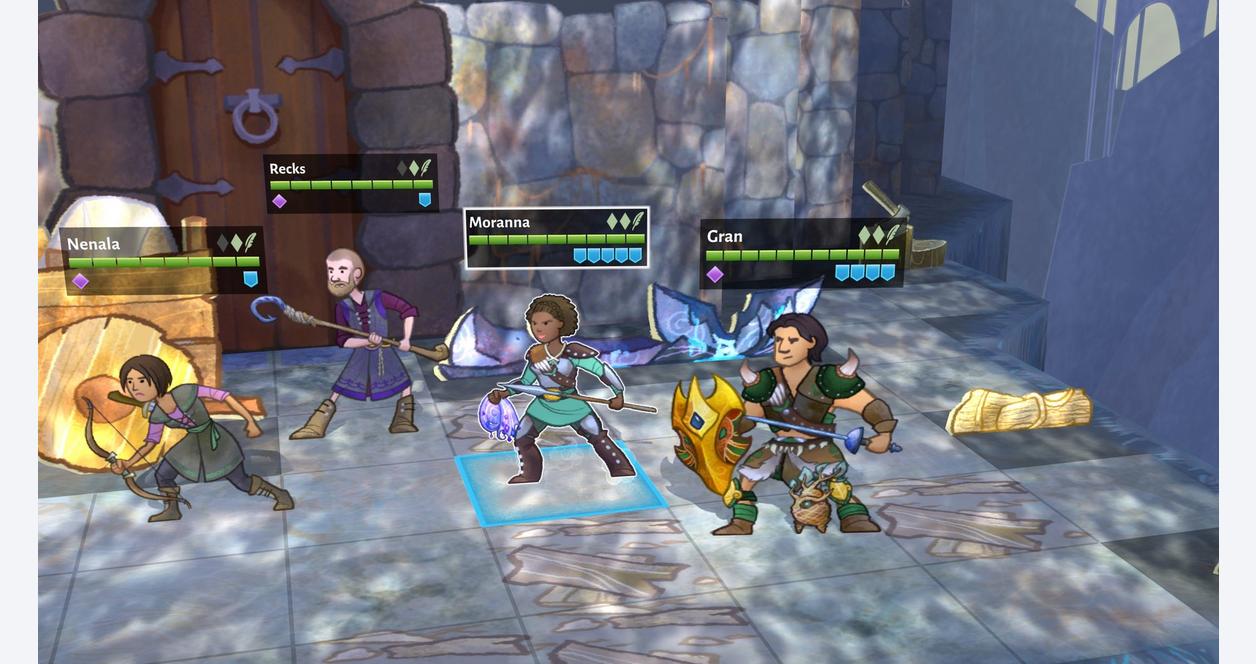
Task: Select Gran's nameplate panel
Action: pos(802,254)
